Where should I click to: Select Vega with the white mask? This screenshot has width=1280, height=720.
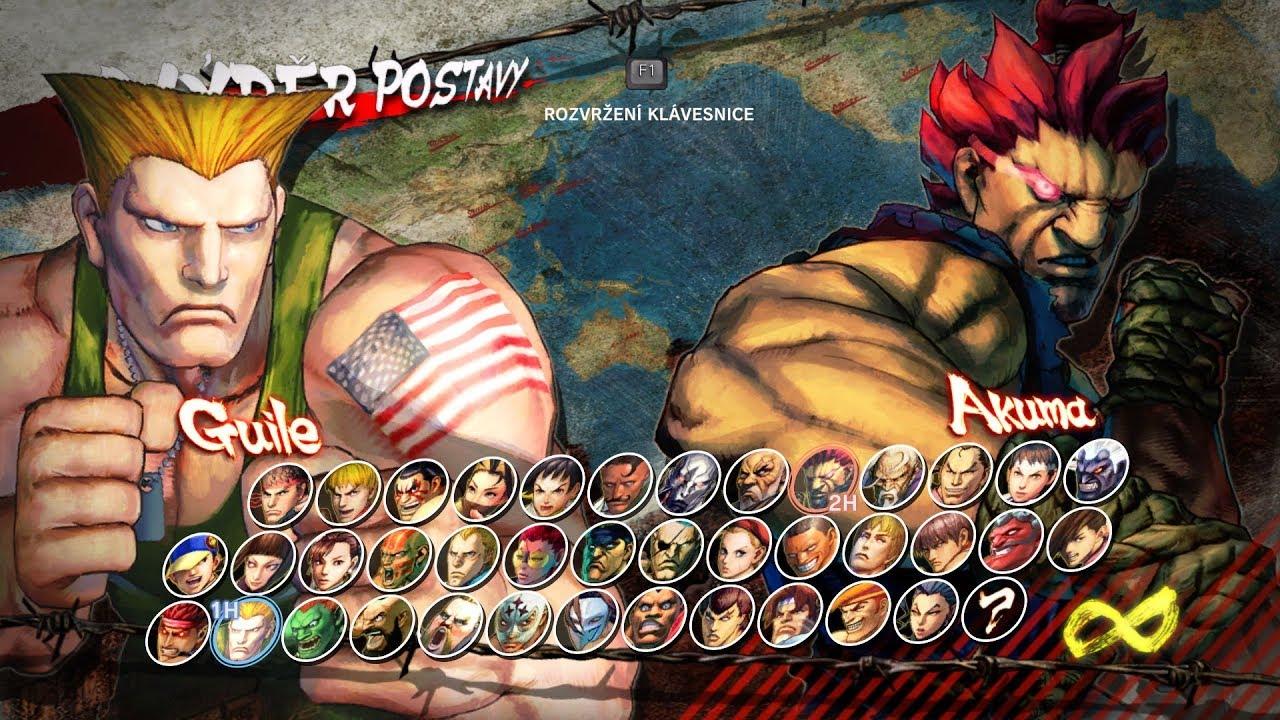pyautogui.click(x=586, y=620)
